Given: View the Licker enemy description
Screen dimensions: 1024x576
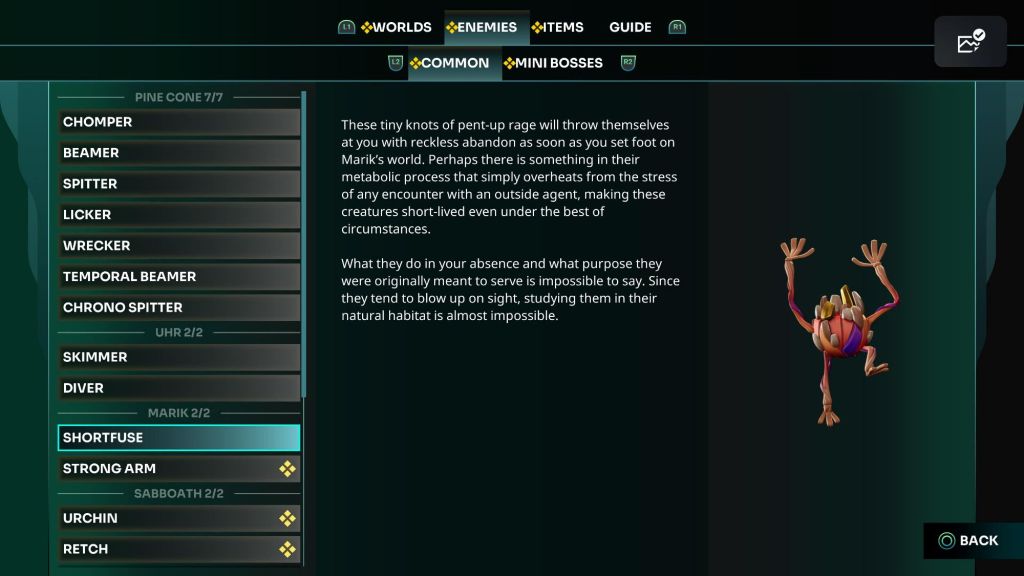Looking at the screenshot, I should click(x=179, y=215).
